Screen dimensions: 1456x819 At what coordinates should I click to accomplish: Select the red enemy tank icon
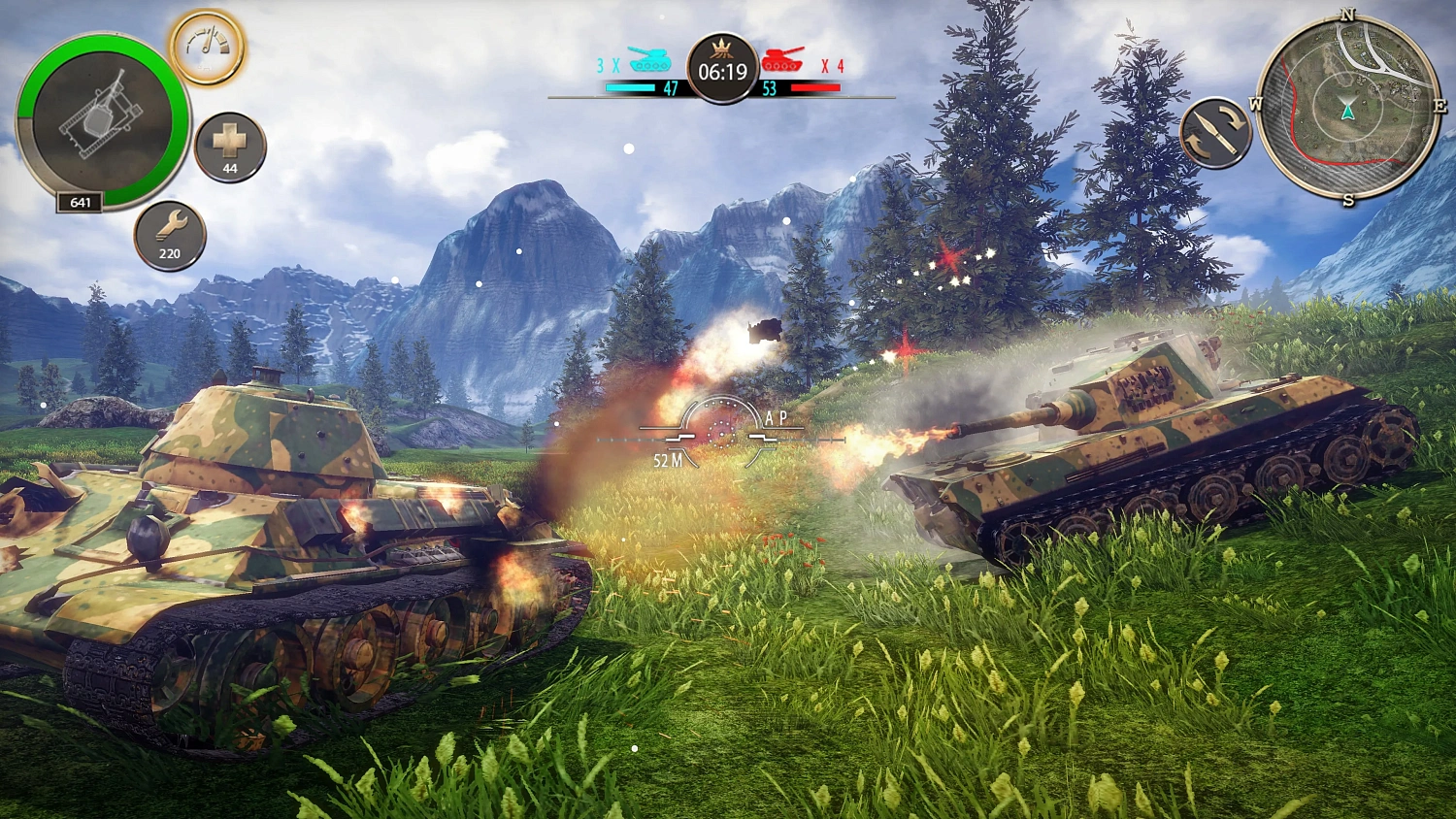[x=782, y=58]
